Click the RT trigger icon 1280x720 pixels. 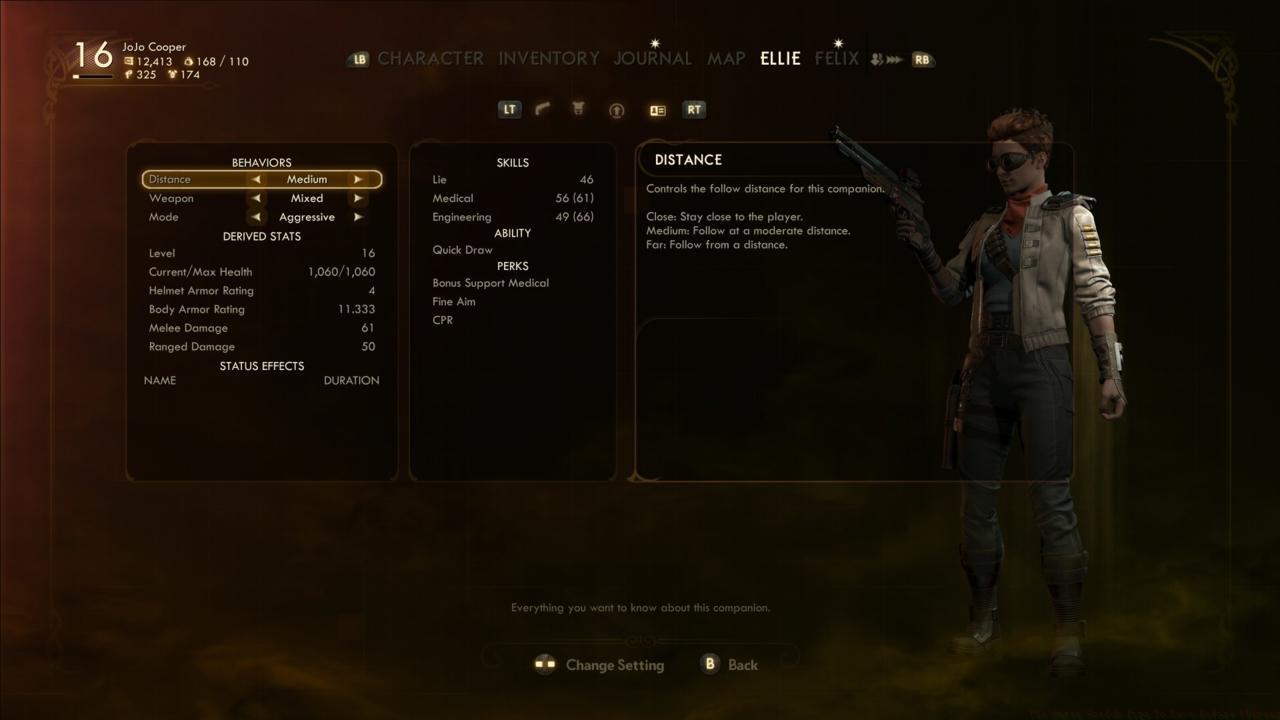[694, 109]
